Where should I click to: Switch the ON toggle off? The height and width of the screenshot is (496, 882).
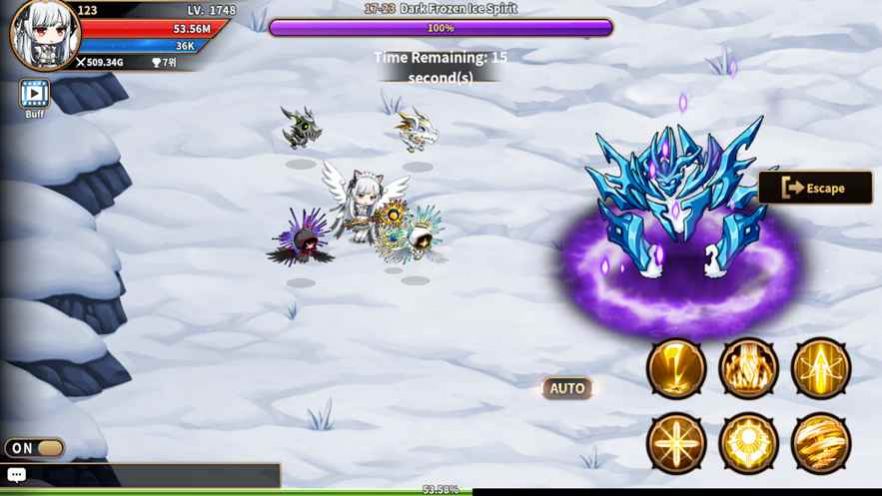coord(34,448)
